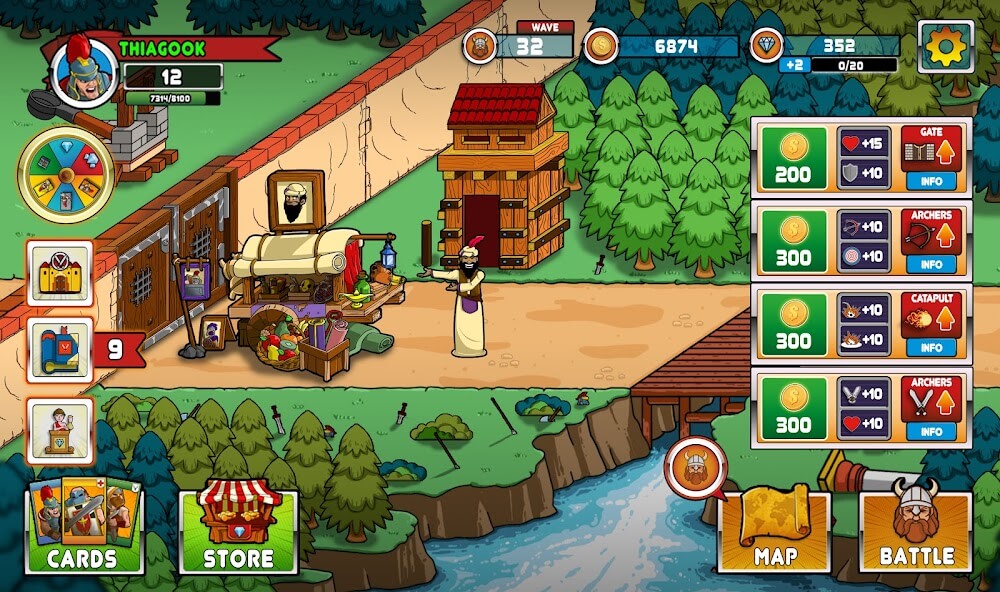
Task: Show Info for the bow Archers upgrade
Action: 931,264
